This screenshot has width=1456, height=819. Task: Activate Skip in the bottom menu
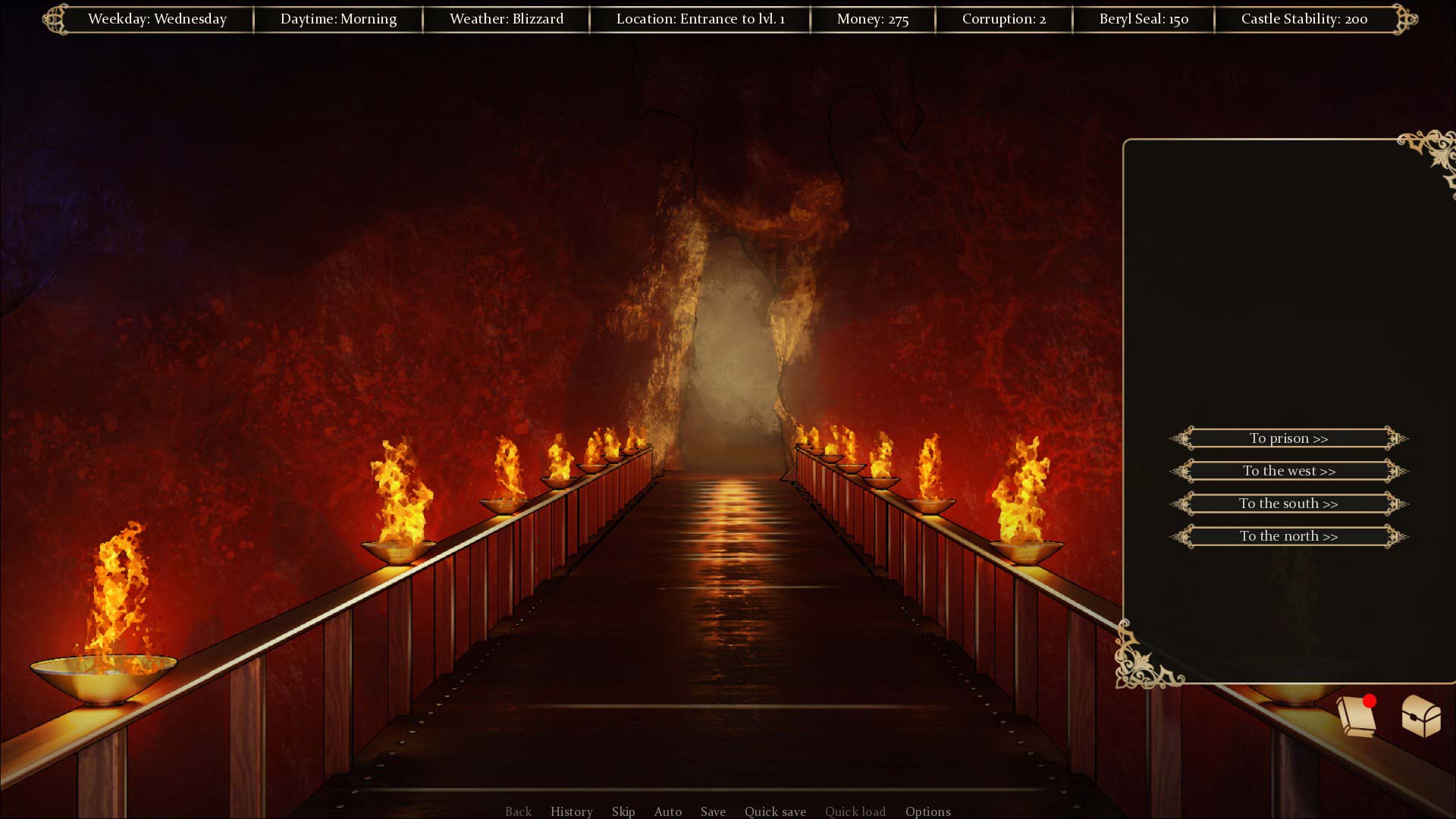pyautogui.click(x=623, y=811)
